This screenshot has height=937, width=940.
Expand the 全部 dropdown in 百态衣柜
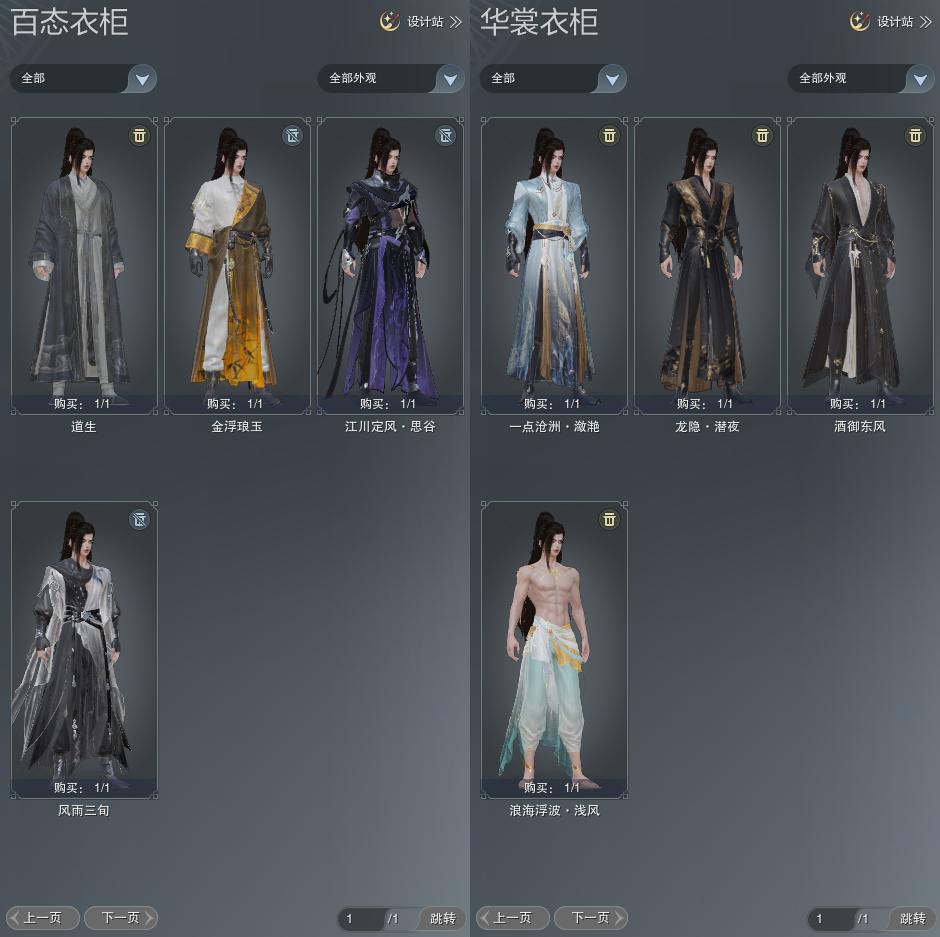(142, 79)
